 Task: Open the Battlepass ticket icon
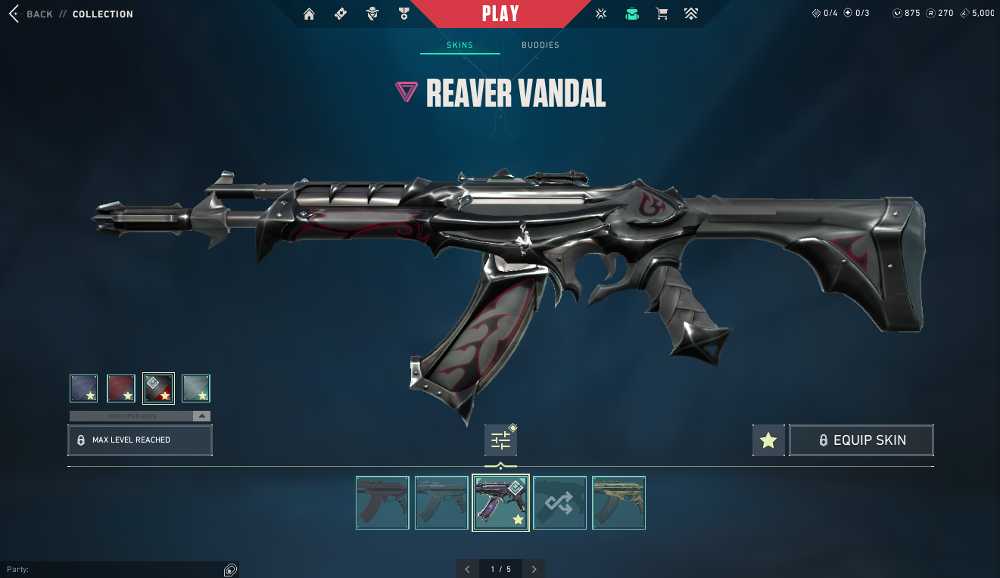tap(340, 14)
